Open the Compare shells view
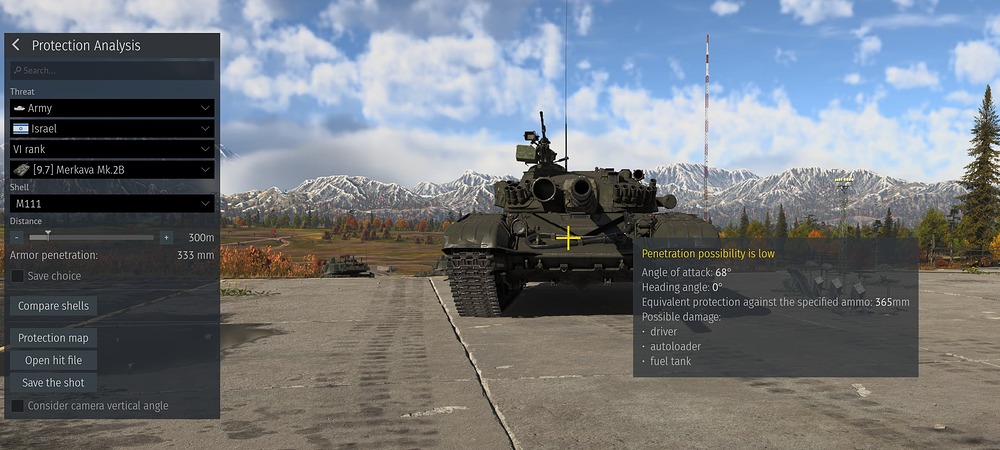The image size is (1000, 450). [53, 306]
